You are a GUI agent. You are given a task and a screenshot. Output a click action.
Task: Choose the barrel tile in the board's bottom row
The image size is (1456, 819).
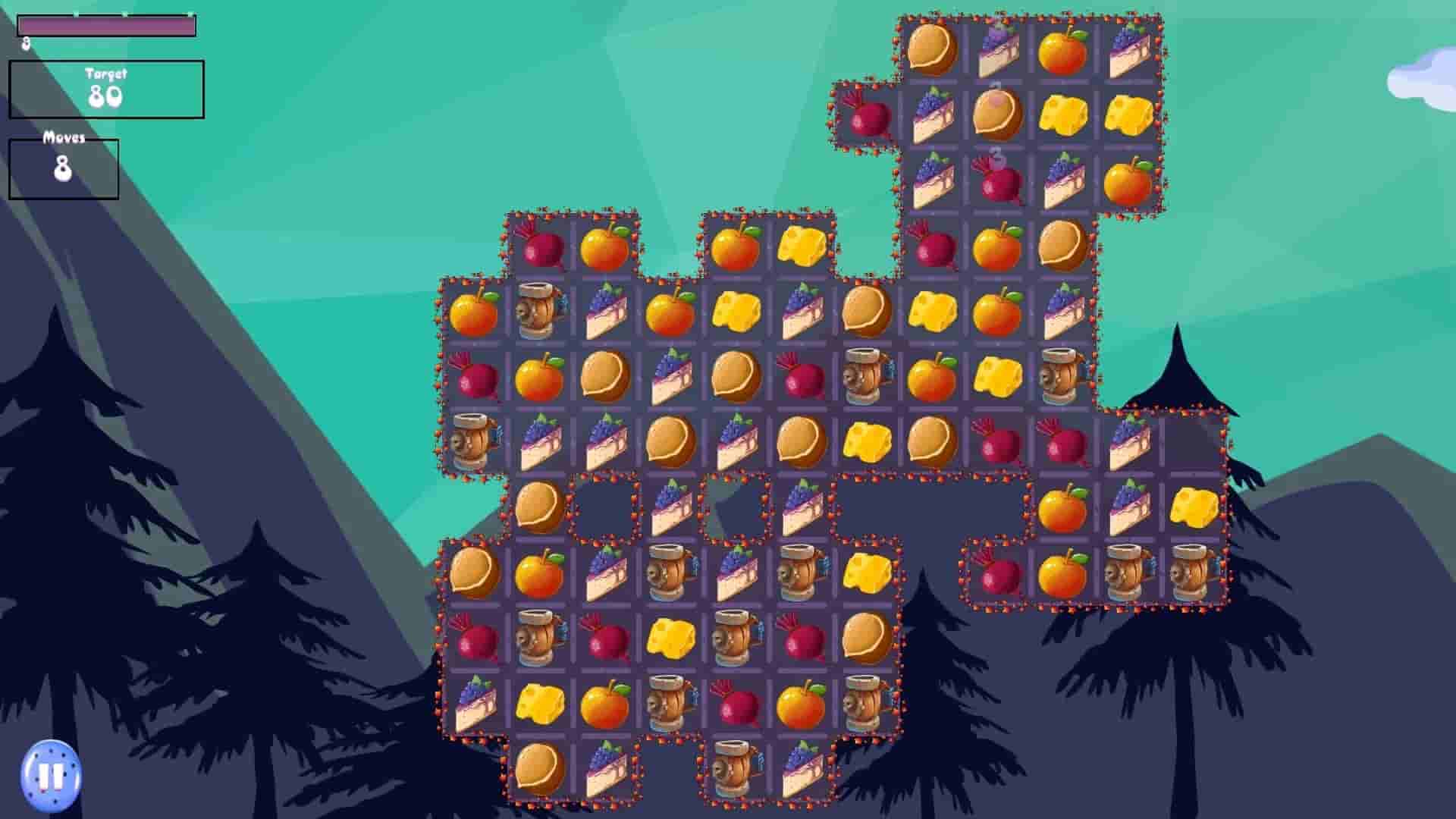(736, 769)
